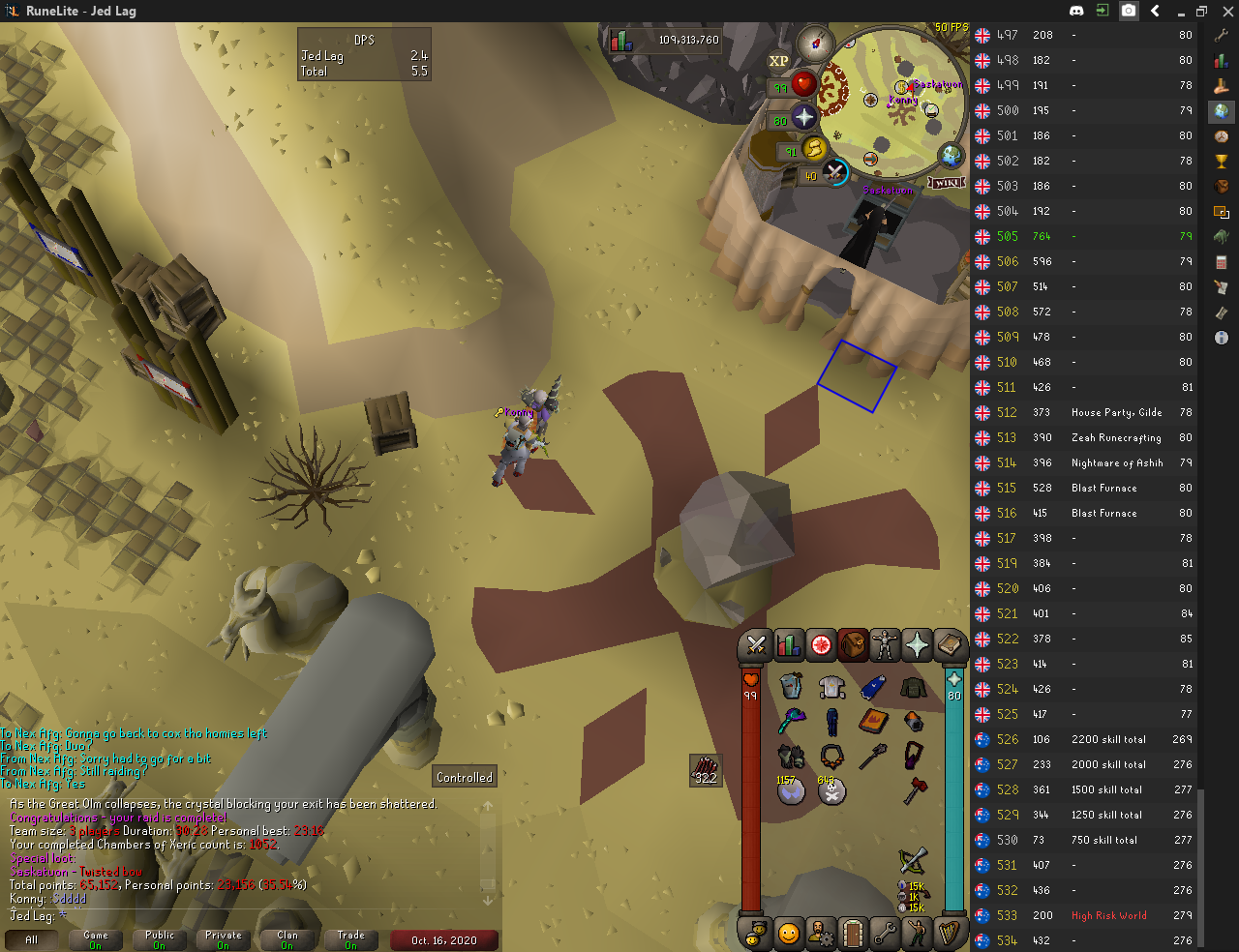Open the world map globe
This screenshot has width=1239, height=952.
[952, 156]
